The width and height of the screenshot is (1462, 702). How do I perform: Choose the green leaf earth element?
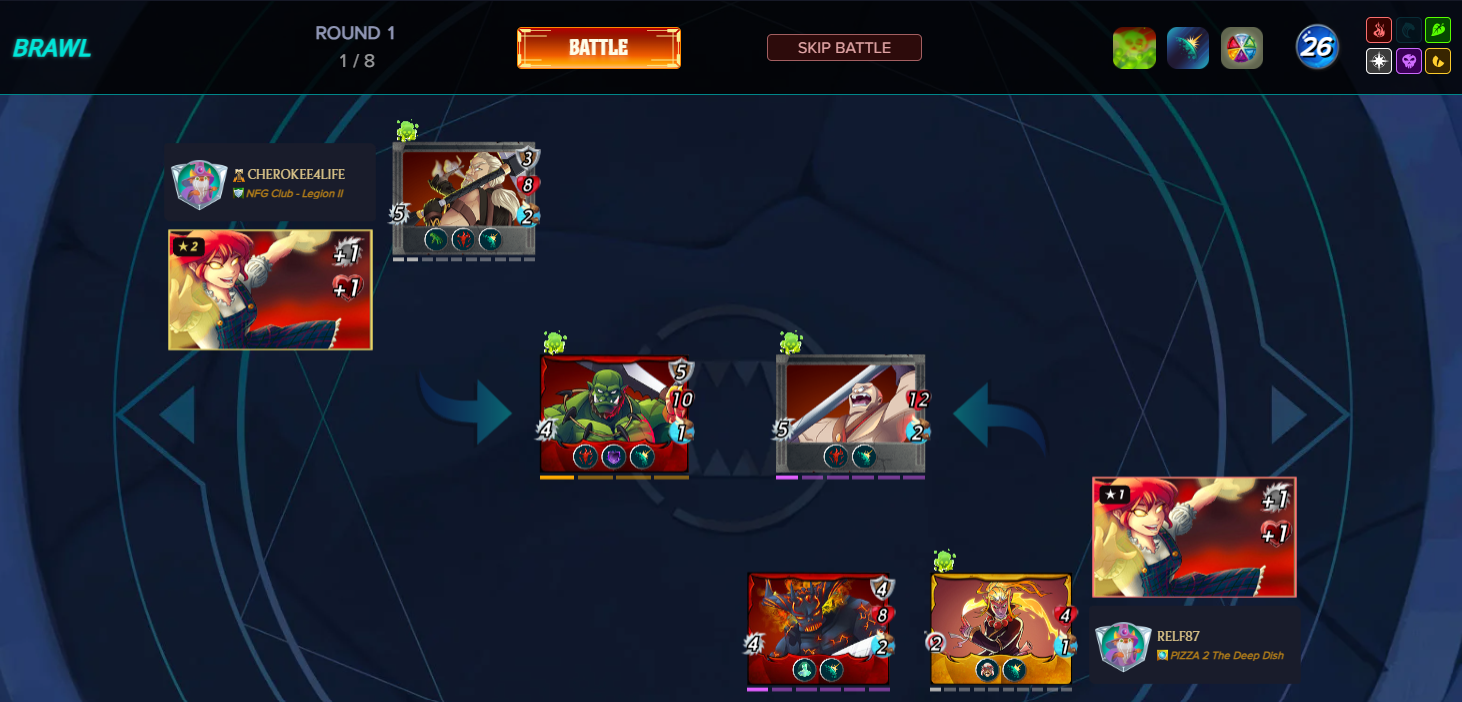pyautogui.click(x=1438, y=30)
